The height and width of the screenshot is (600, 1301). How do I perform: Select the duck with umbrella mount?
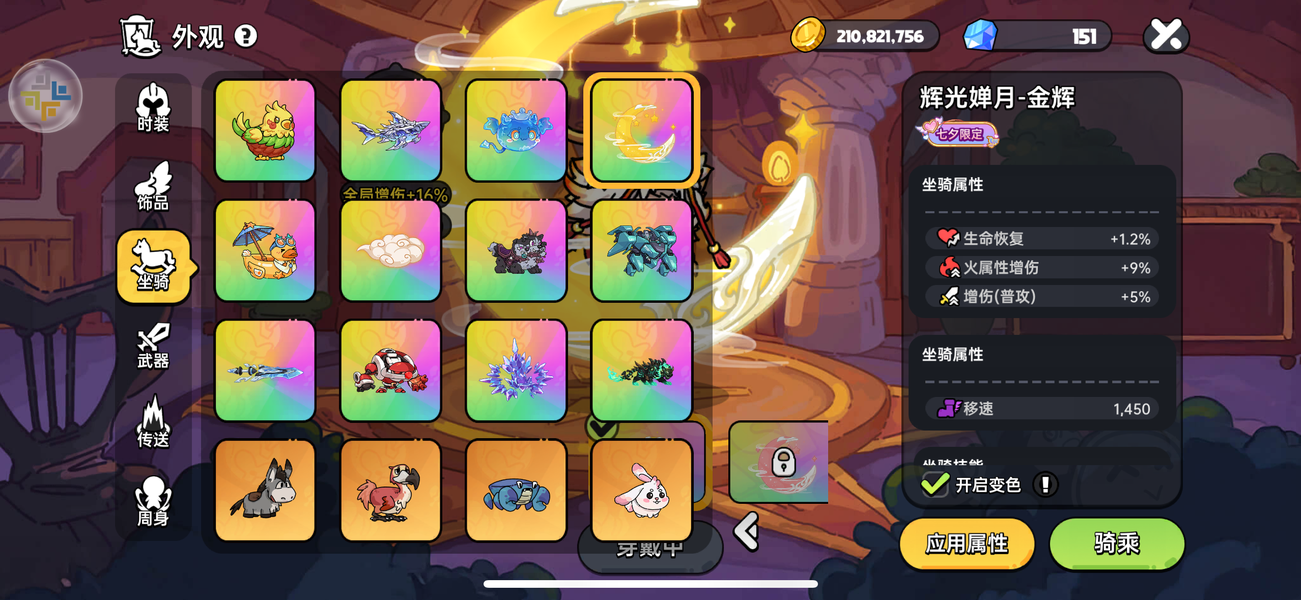tap(265, 251)
